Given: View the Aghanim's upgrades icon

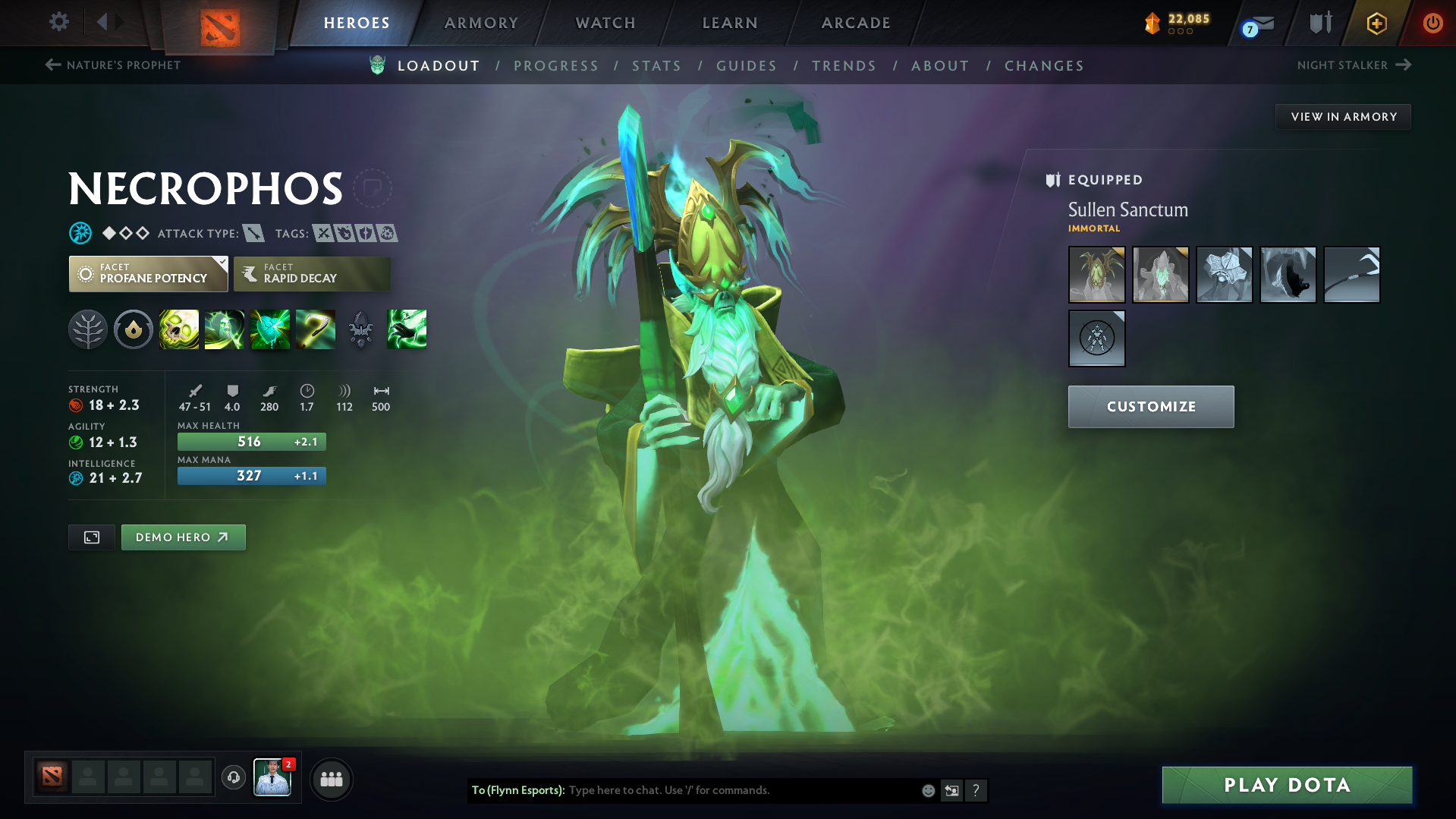Looking at the screenshot, I should (361, 329).
